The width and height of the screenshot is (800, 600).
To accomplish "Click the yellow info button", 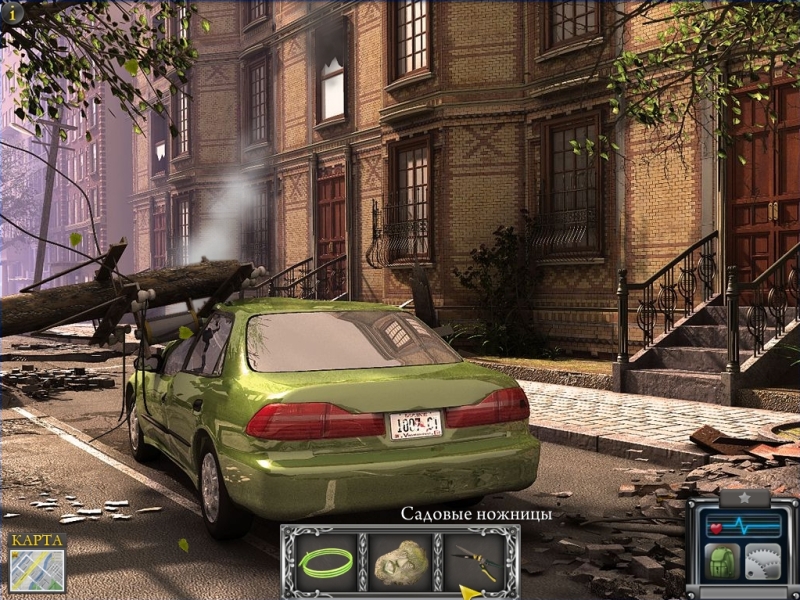I will pos(11,14).
